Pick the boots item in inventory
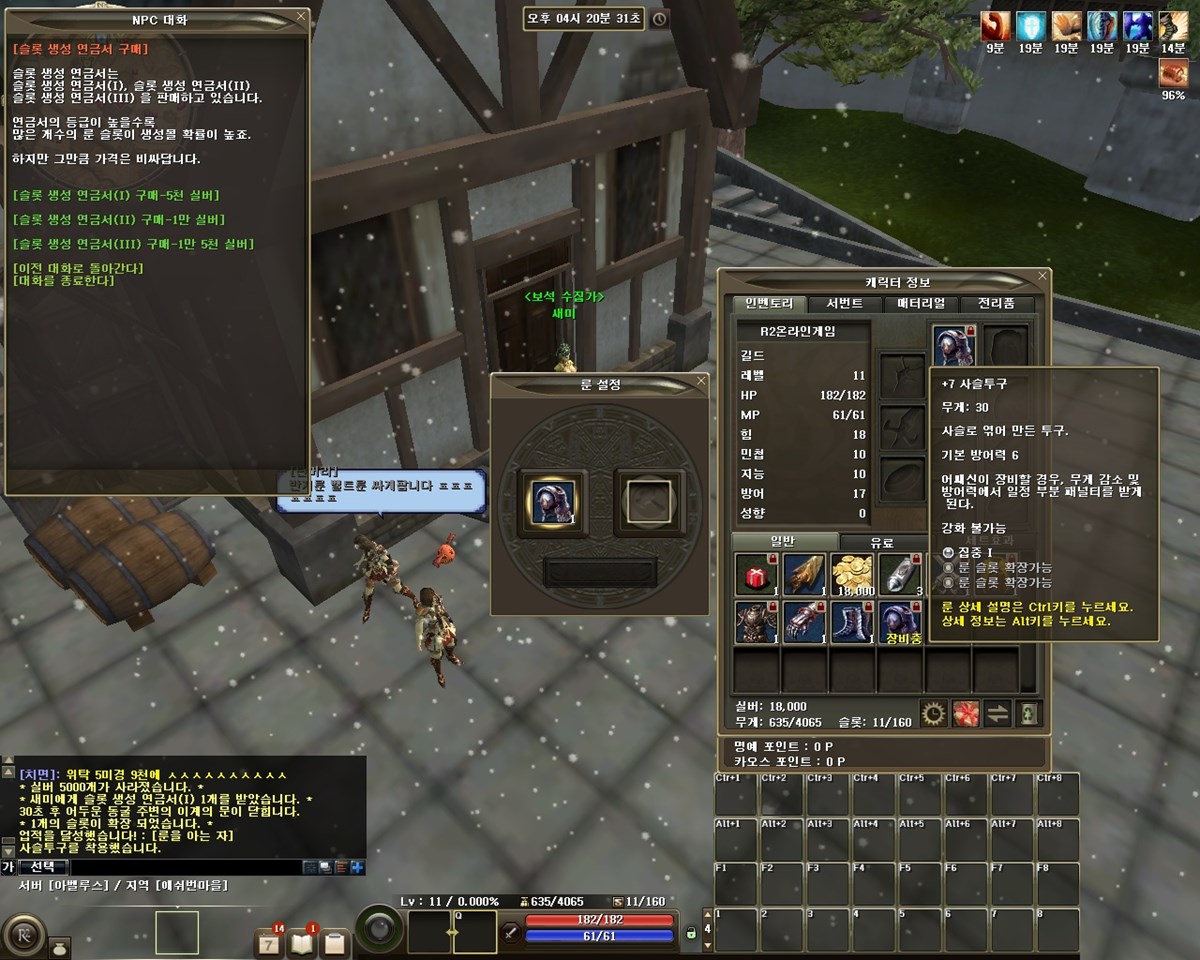 (x=852, y=621)
